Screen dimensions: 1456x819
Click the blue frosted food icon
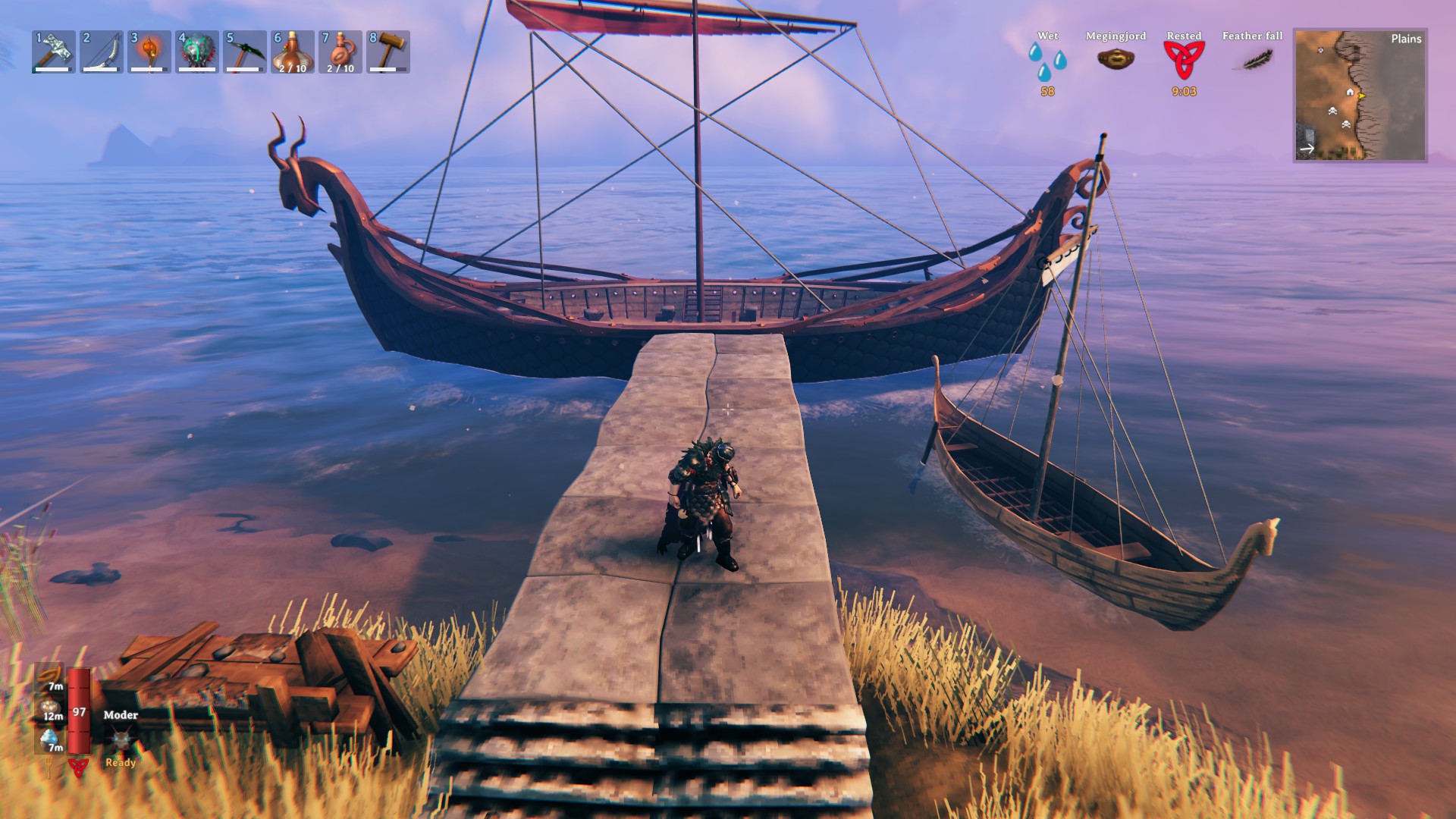point(50,737)
